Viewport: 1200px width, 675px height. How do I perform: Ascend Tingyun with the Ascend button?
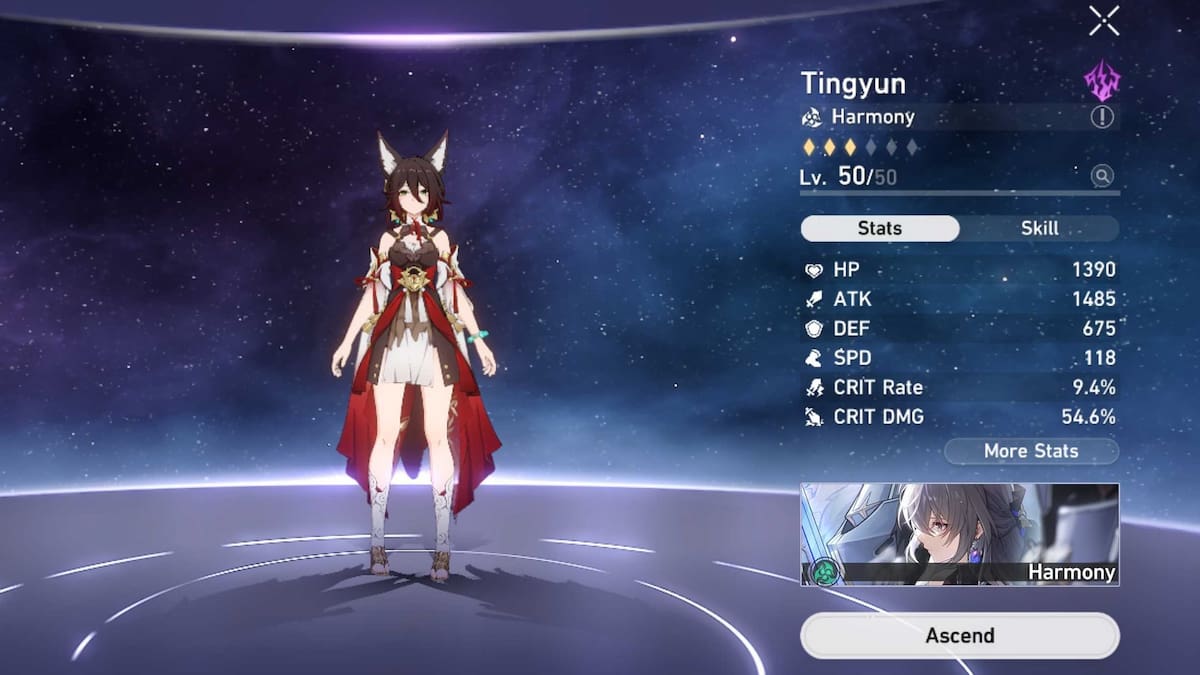click(x=959, y=635)
